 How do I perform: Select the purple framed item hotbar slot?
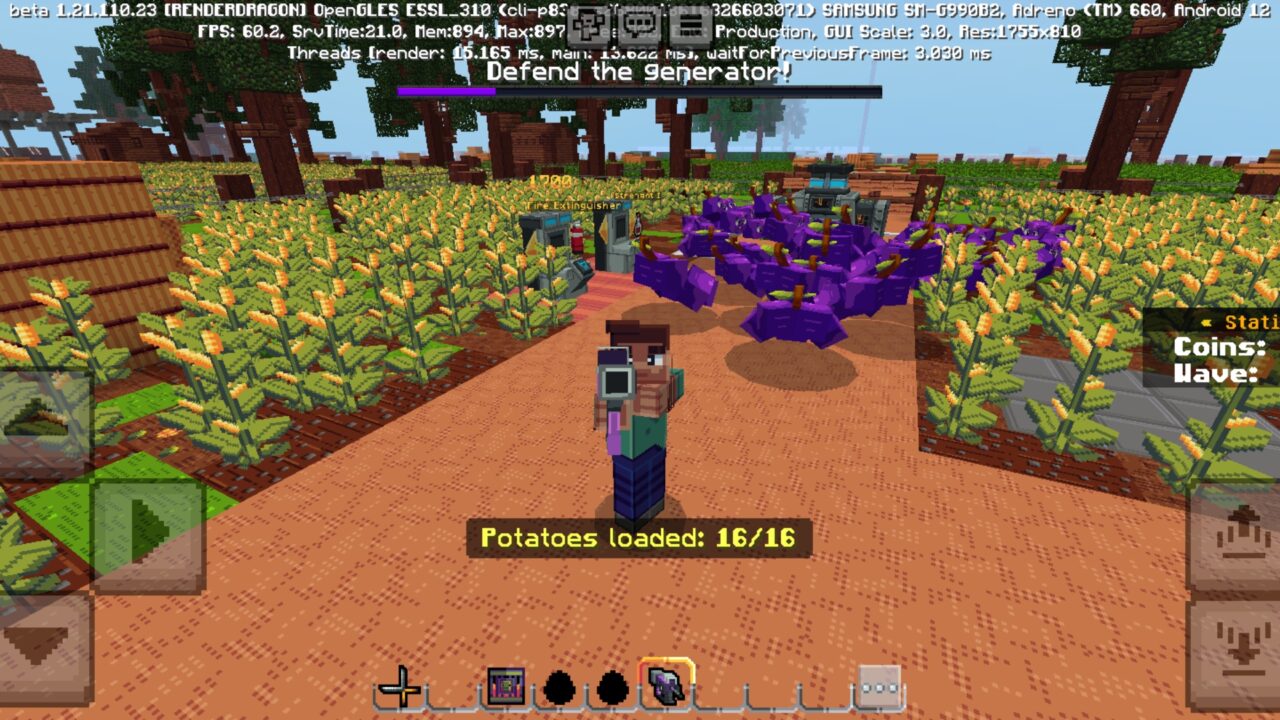click(506, 687)
